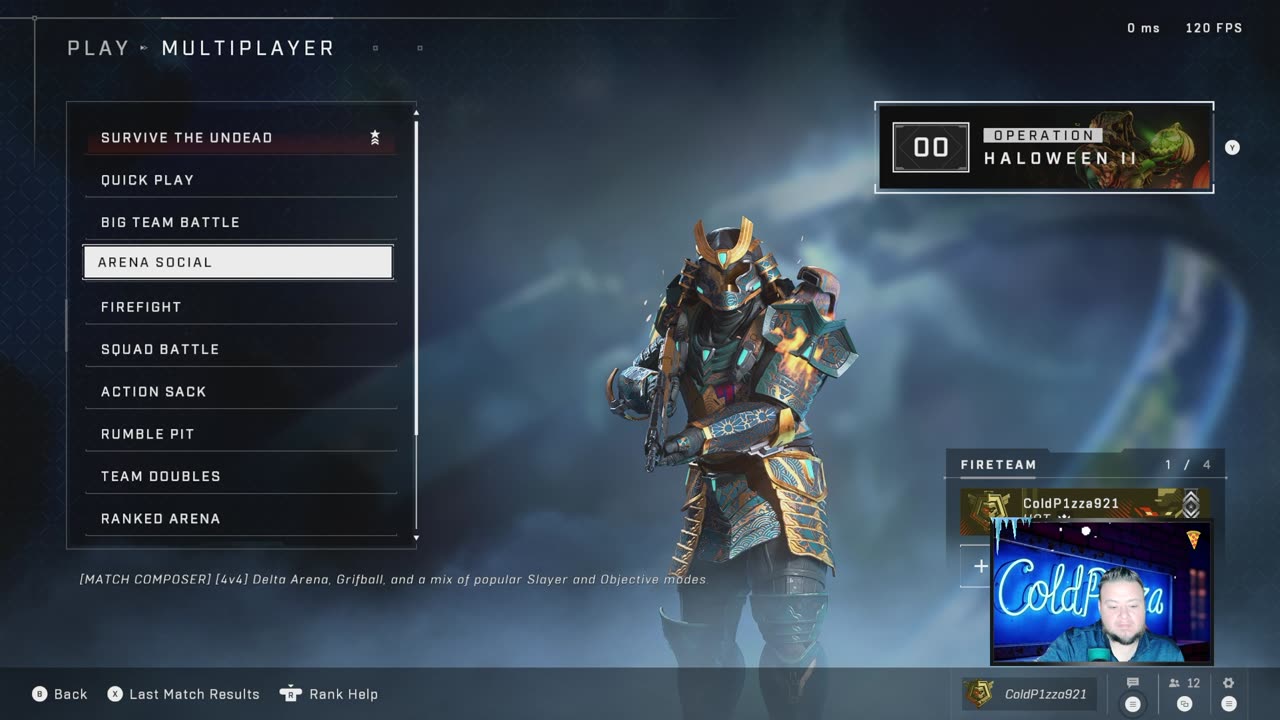The height and width of the screenshot is (720, 1280).
Task: Click the playlist scrollbar down arrow
Action: [416, 538]
